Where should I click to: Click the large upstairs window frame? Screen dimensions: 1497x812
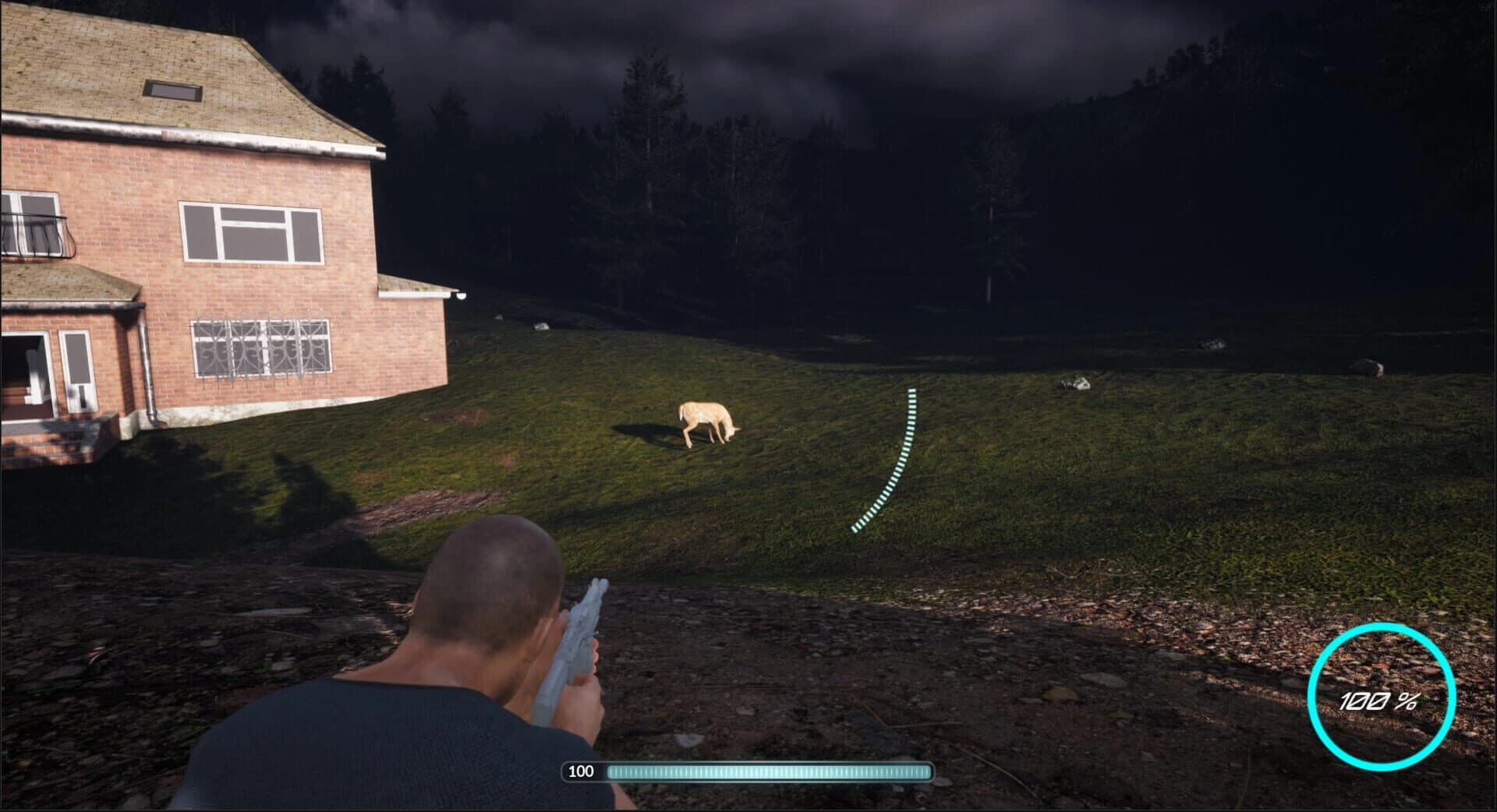coord(249,234)
